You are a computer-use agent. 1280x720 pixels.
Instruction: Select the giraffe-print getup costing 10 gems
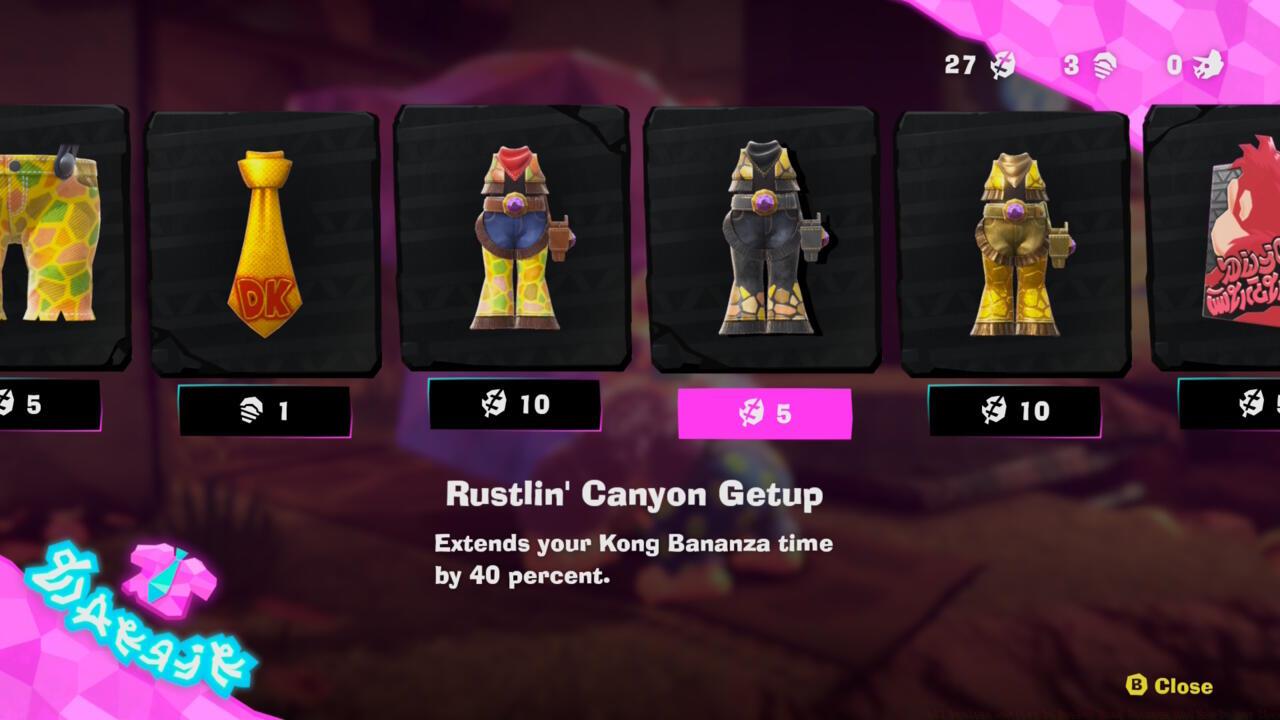pyautogui.click(x=515, y=240)
